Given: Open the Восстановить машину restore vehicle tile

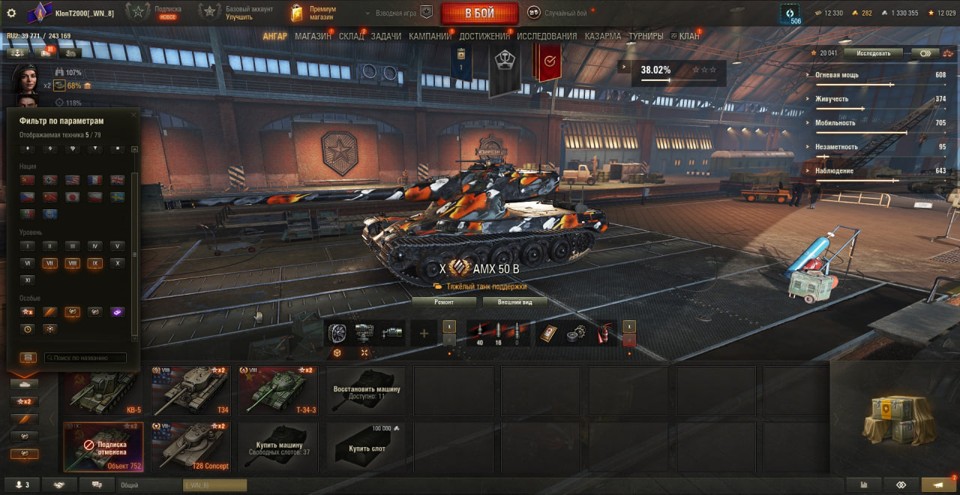Looking at the screenshot, I should pyautogui.click(x=365, y=390).
